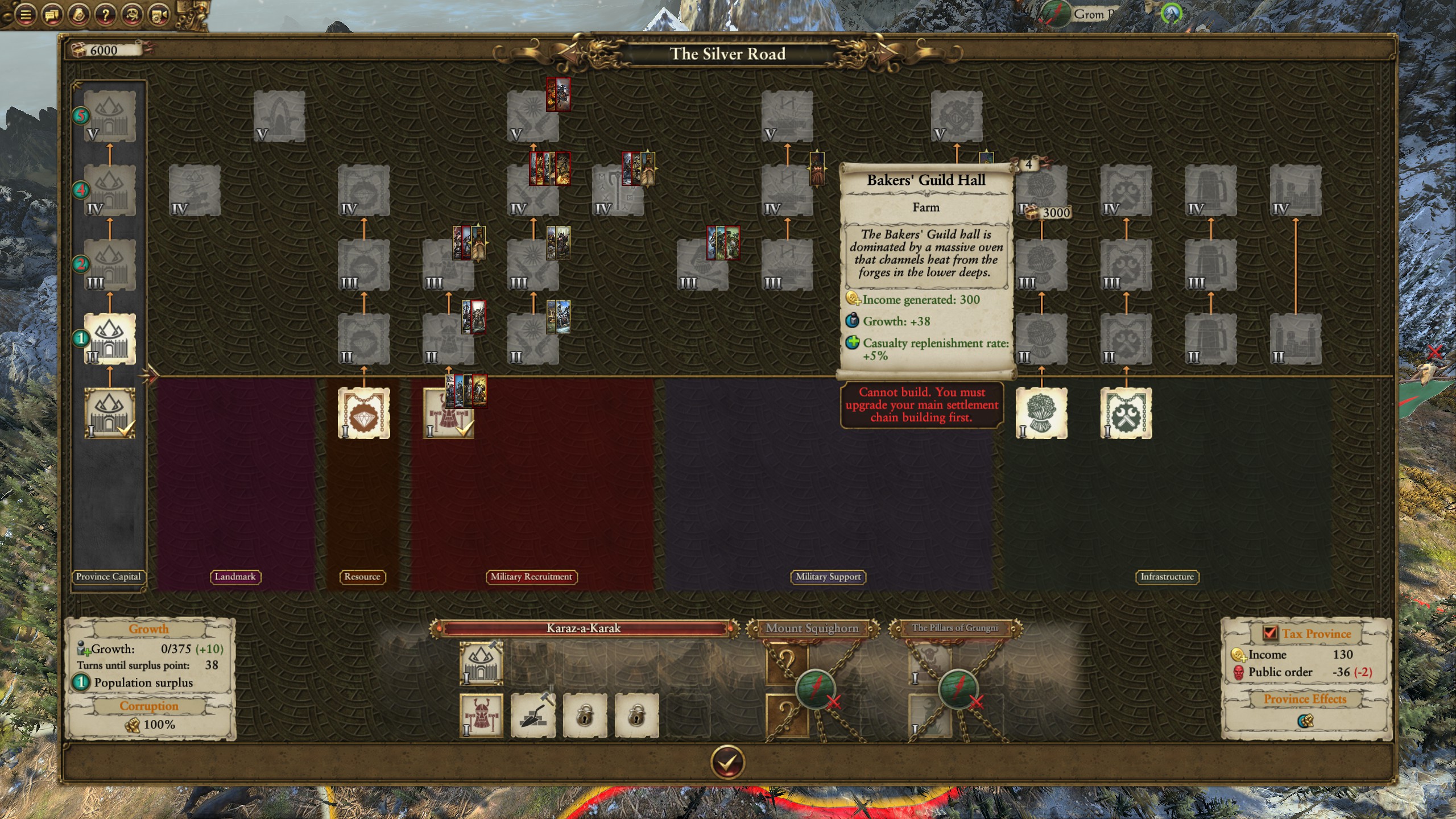Select the tier I farm wheat building
The width and height of the screenshot is (1456, 819).
[x=1041, y=413]
